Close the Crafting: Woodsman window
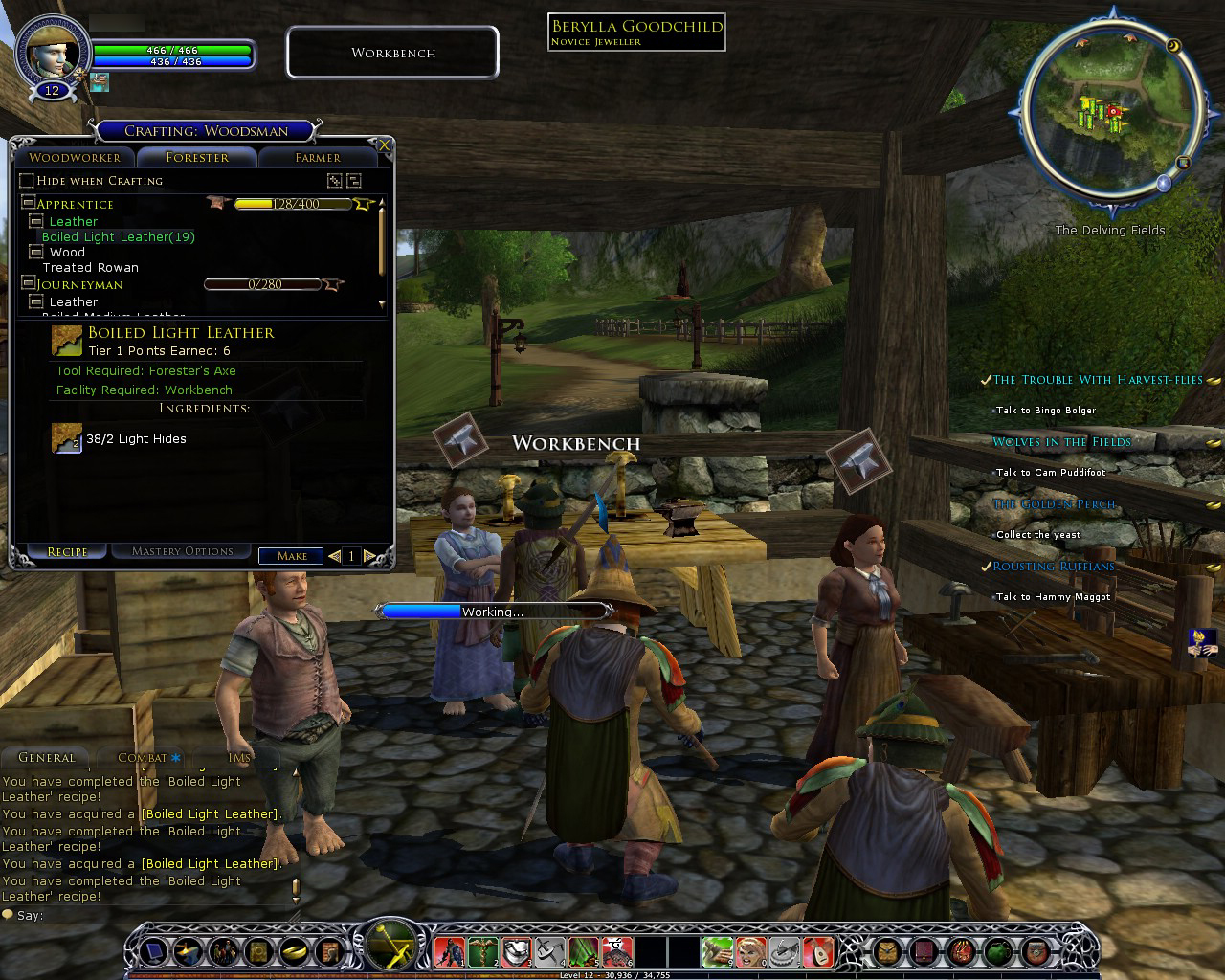 click(385, 145)
